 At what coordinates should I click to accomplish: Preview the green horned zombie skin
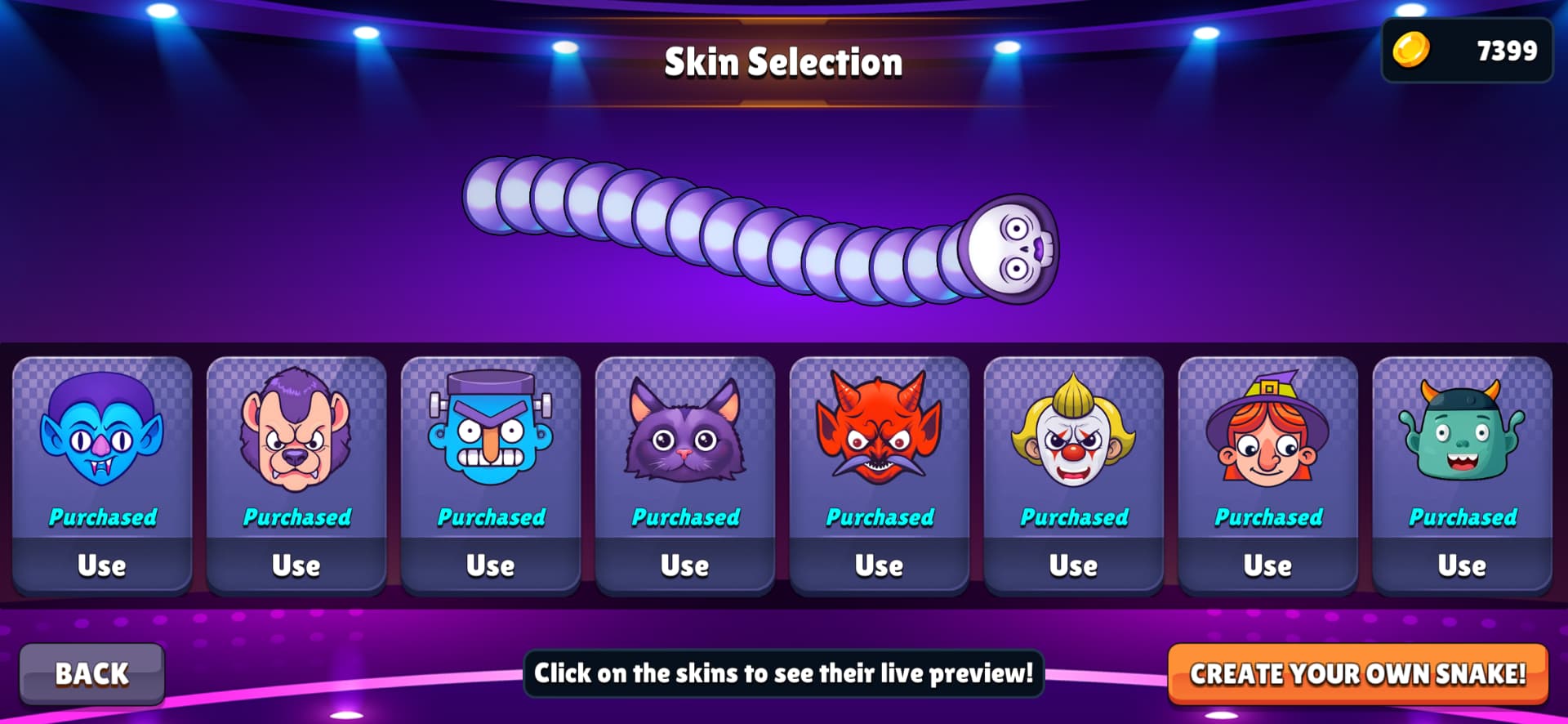point(1463,430)
